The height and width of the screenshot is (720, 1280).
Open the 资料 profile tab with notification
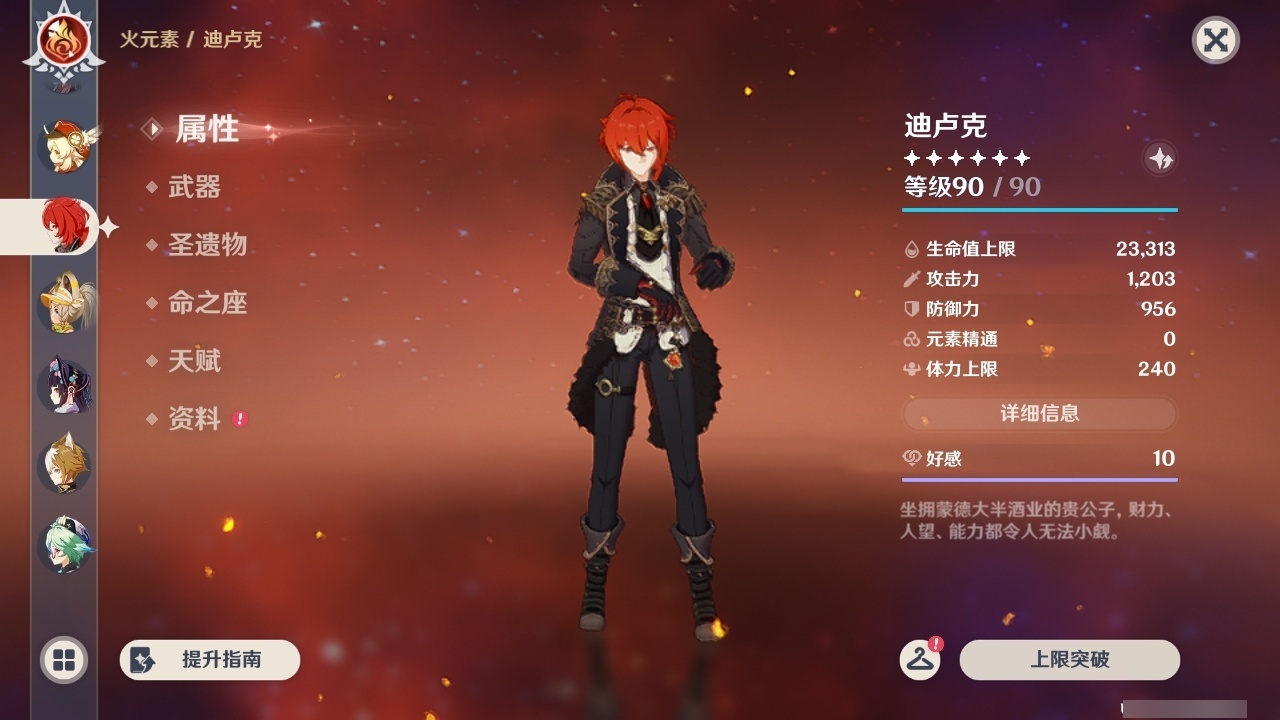point(195,419)
